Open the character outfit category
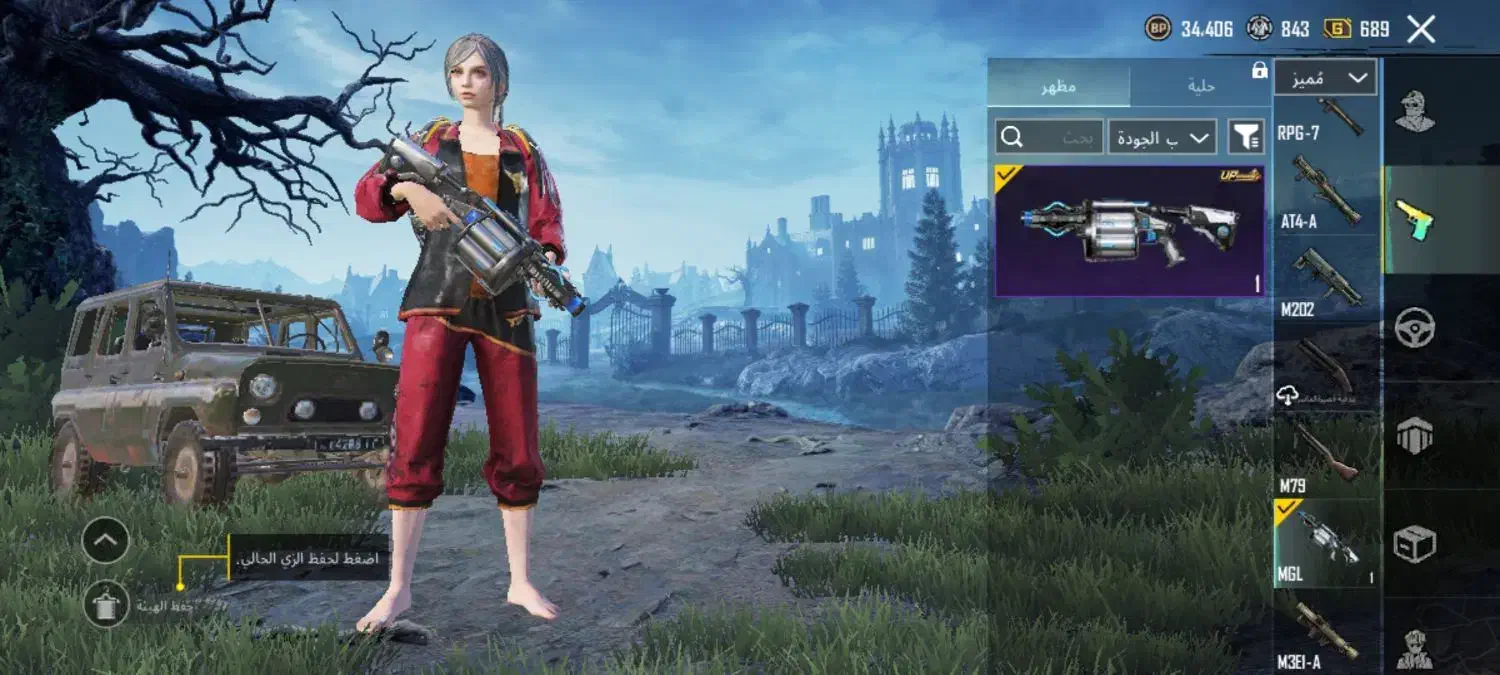The image size is (1500, 675). [x=1415, y=112]
